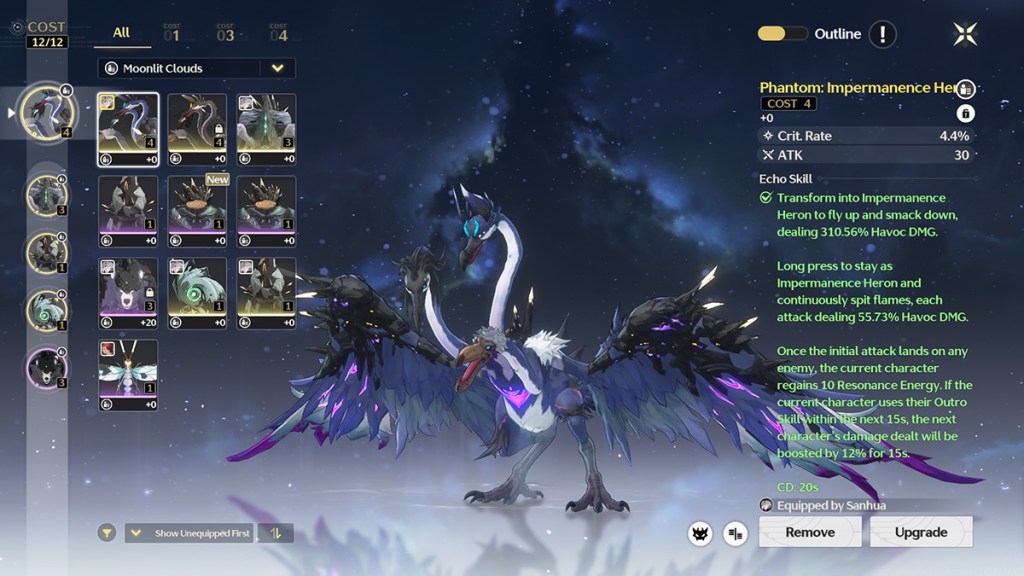Reverse the sort order arrows button
Image resolution: width=1024 pixels, height=576 pixels.
[275, 533]
